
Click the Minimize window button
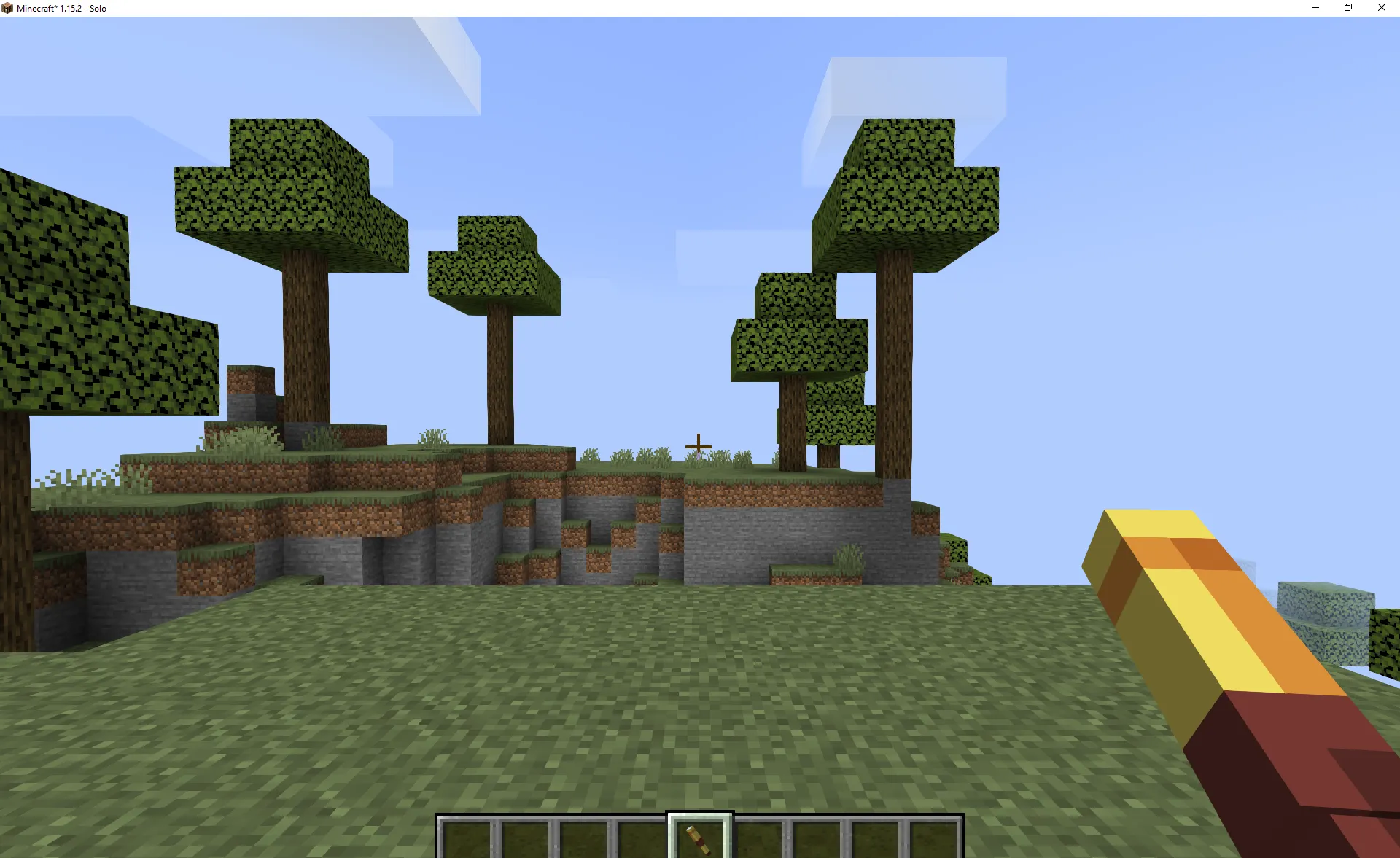(1315, 8)
